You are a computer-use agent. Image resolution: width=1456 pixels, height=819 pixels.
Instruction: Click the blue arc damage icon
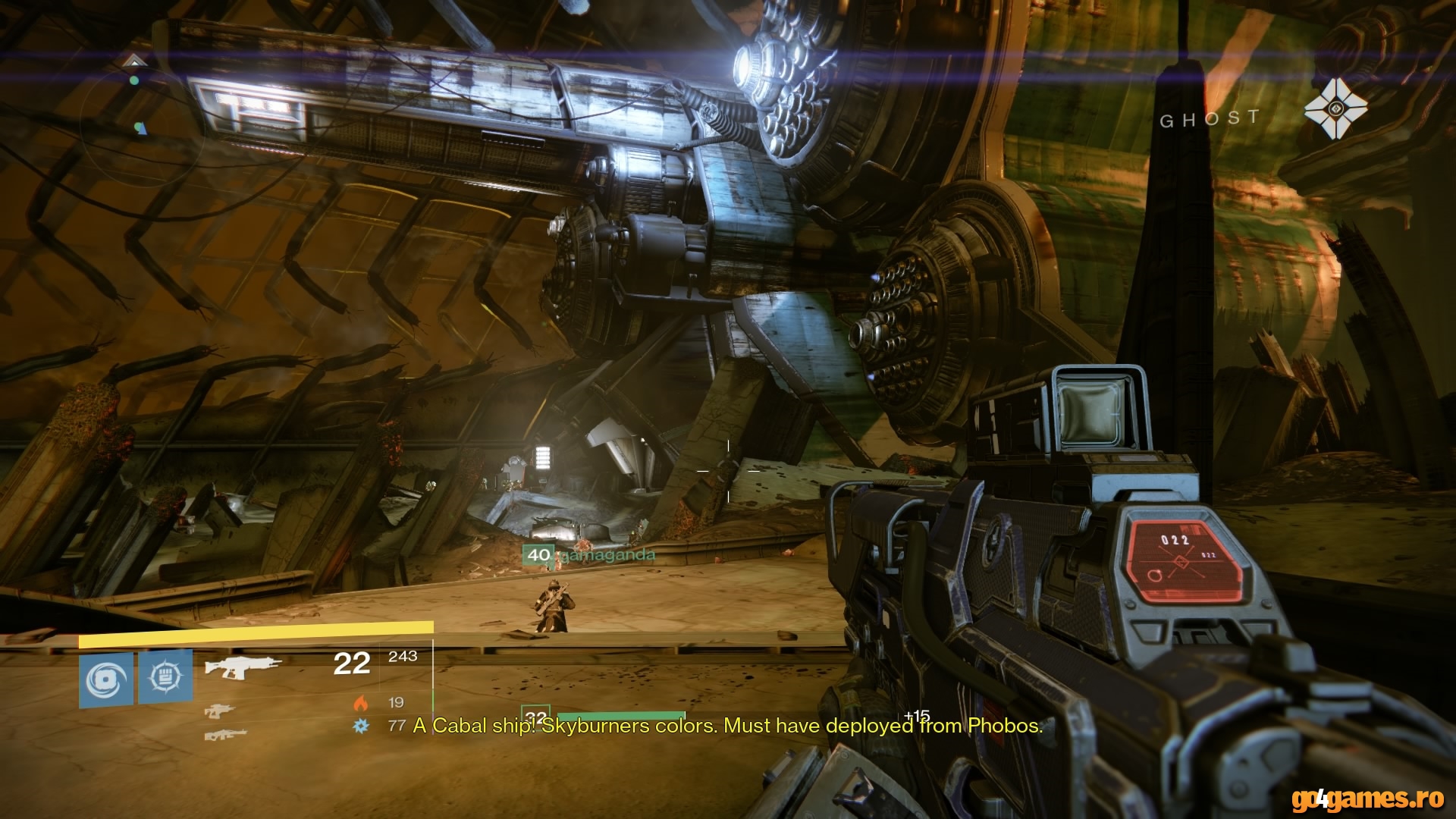click(360, 726)
